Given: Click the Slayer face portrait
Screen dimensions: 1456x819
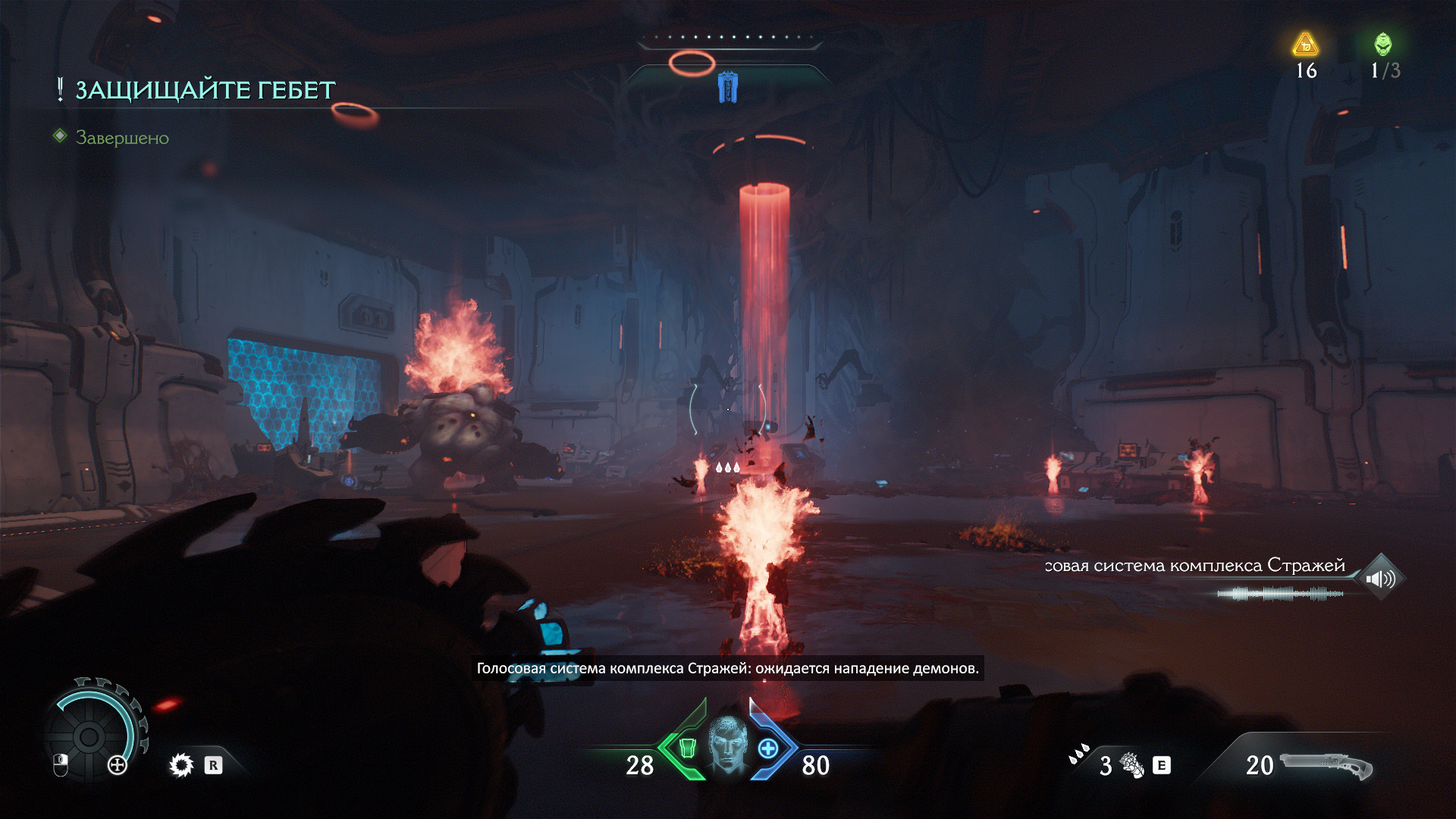Looking at the screenshot, I should (x=728, y=745).
